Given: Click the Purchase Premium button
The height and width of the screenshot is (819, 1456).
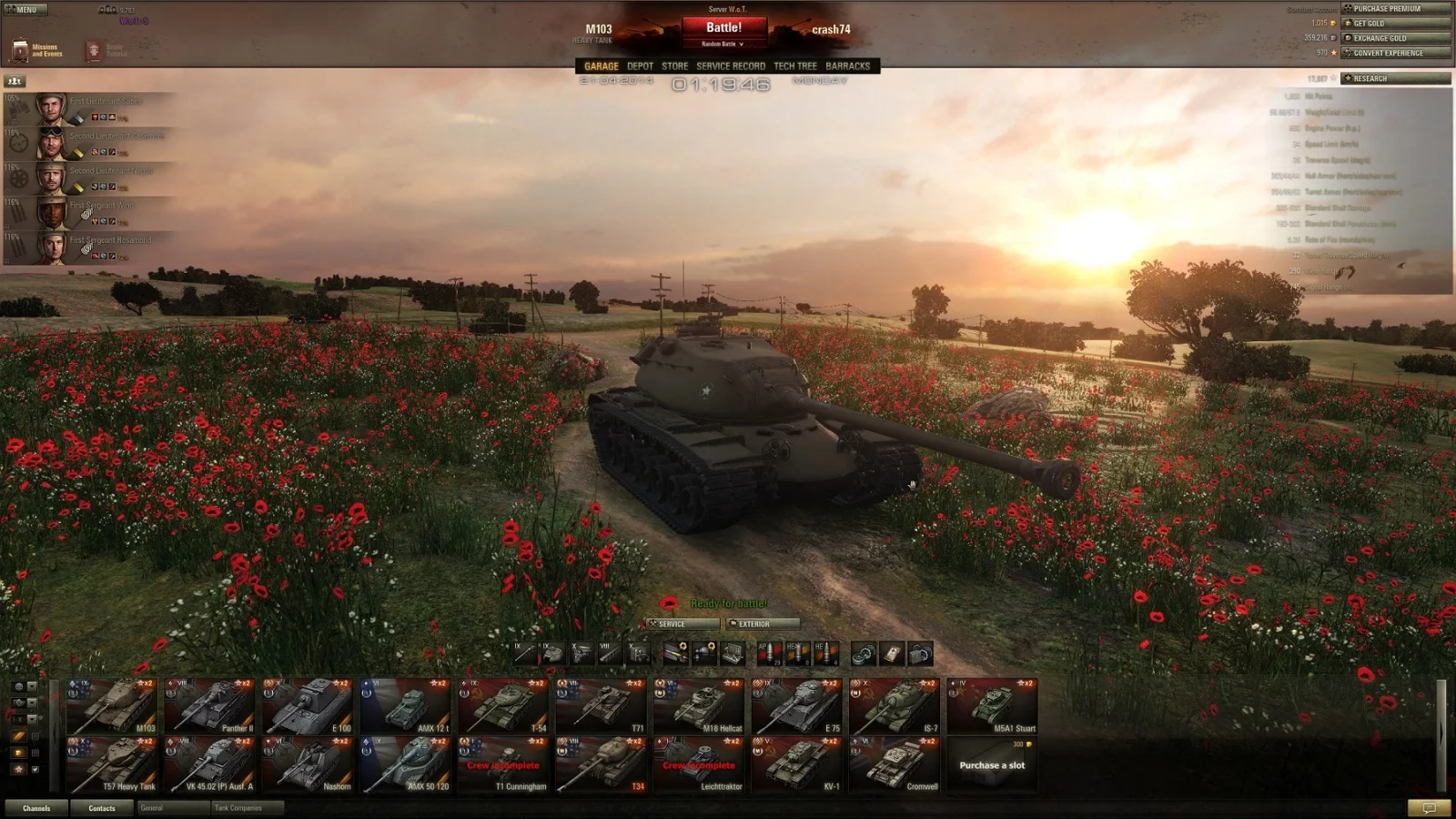Looking at the screenshot, I should [1395, 9].
